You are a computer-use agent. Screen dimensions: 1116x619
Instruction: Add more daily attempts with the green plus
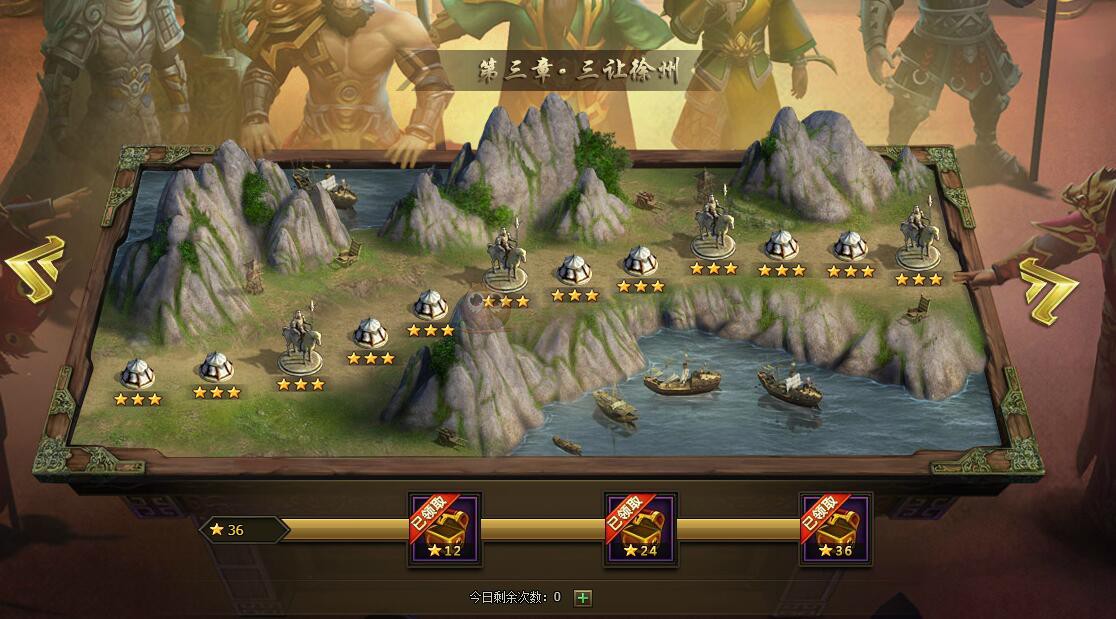583,598
